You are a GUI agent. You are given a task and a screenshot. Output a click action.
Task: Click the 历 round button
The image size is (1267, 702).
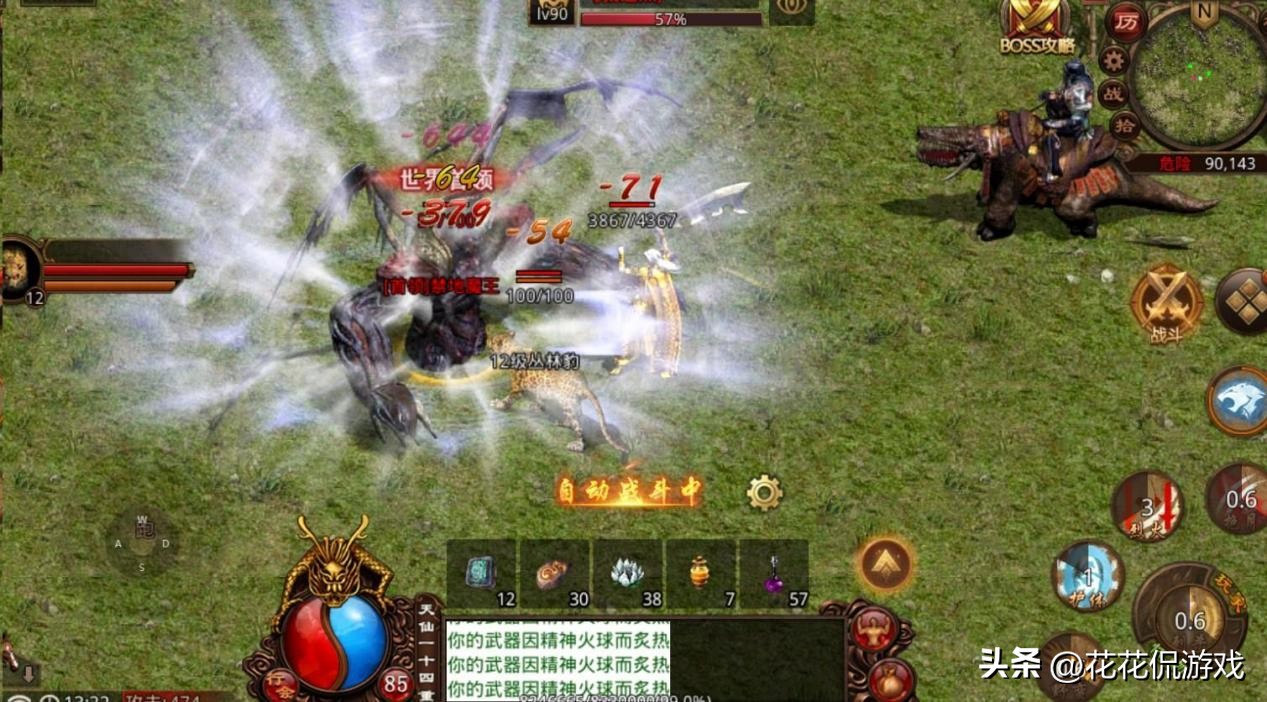coord(1126,22)
